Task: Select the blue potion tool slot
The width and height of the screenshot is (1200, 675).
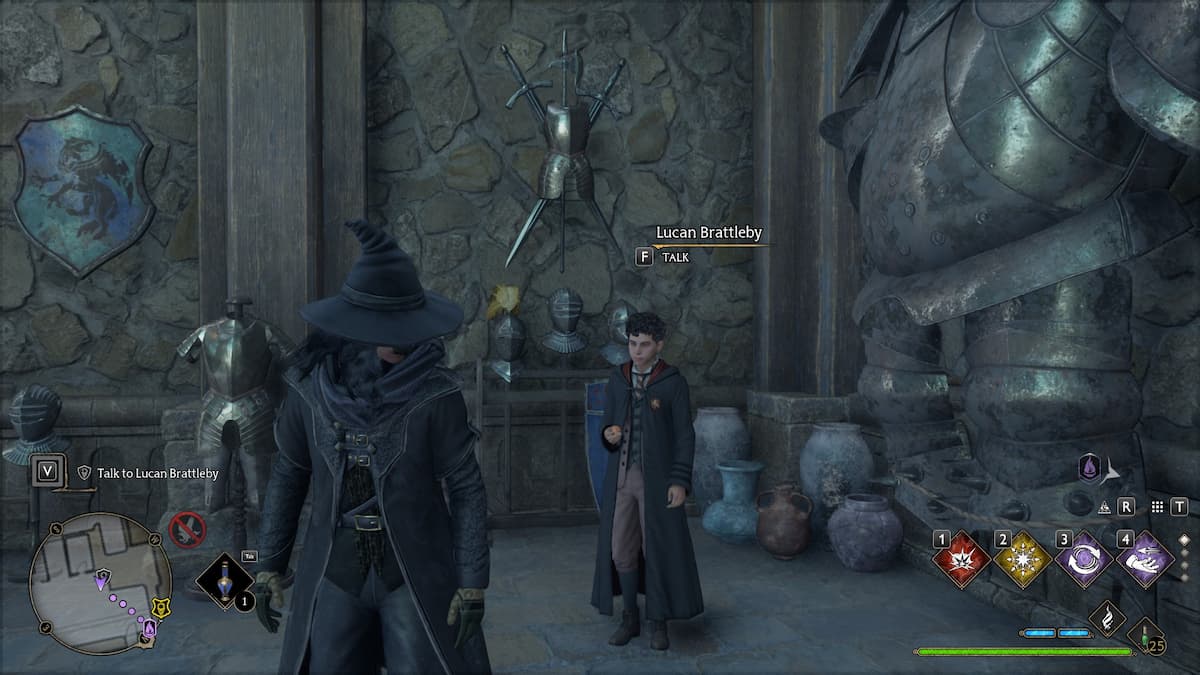Action: (225, 581)
